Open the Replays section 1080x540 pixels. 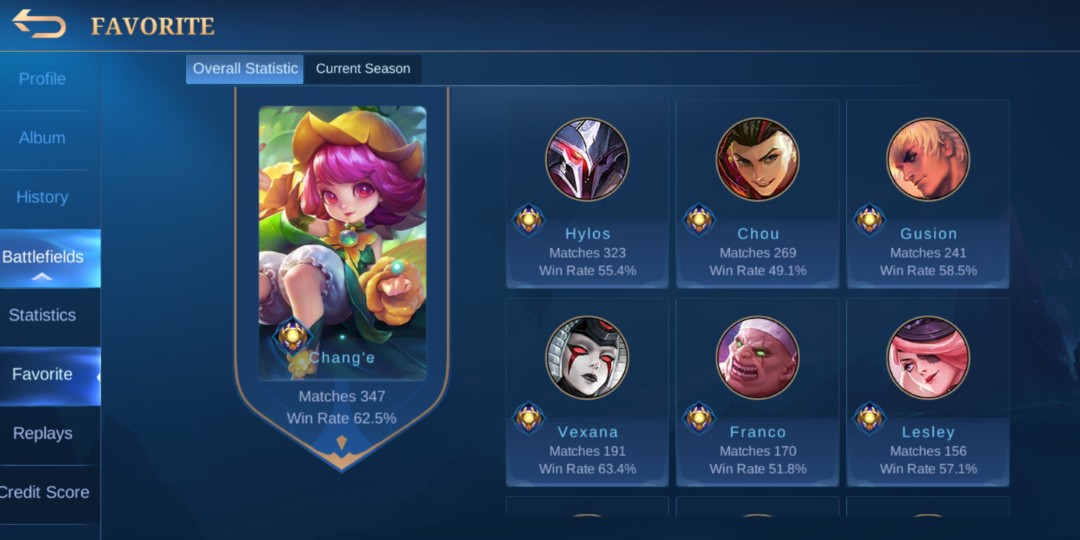[42, 433]
